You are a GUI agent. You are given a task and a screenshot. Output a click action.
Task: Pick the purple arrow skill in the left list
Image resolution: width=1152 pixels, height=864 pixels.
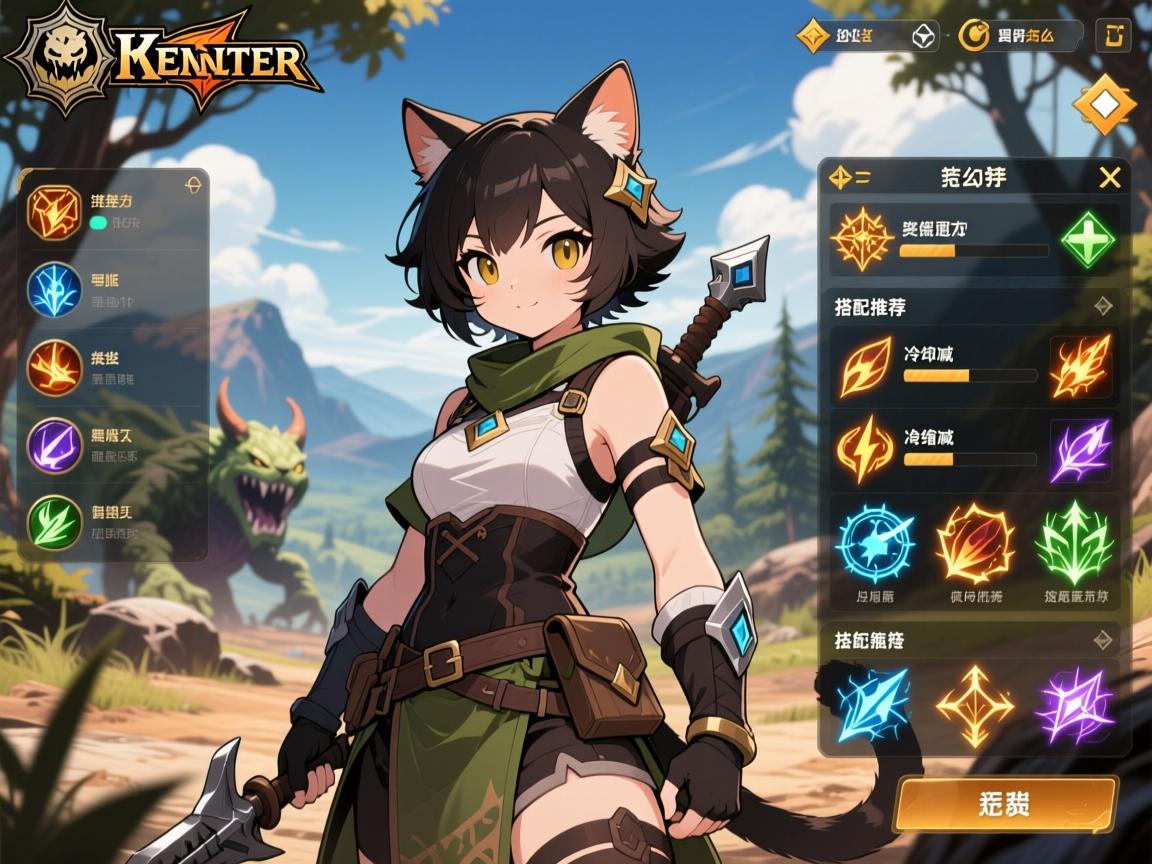pyautogui.click(x=54, y=443)
